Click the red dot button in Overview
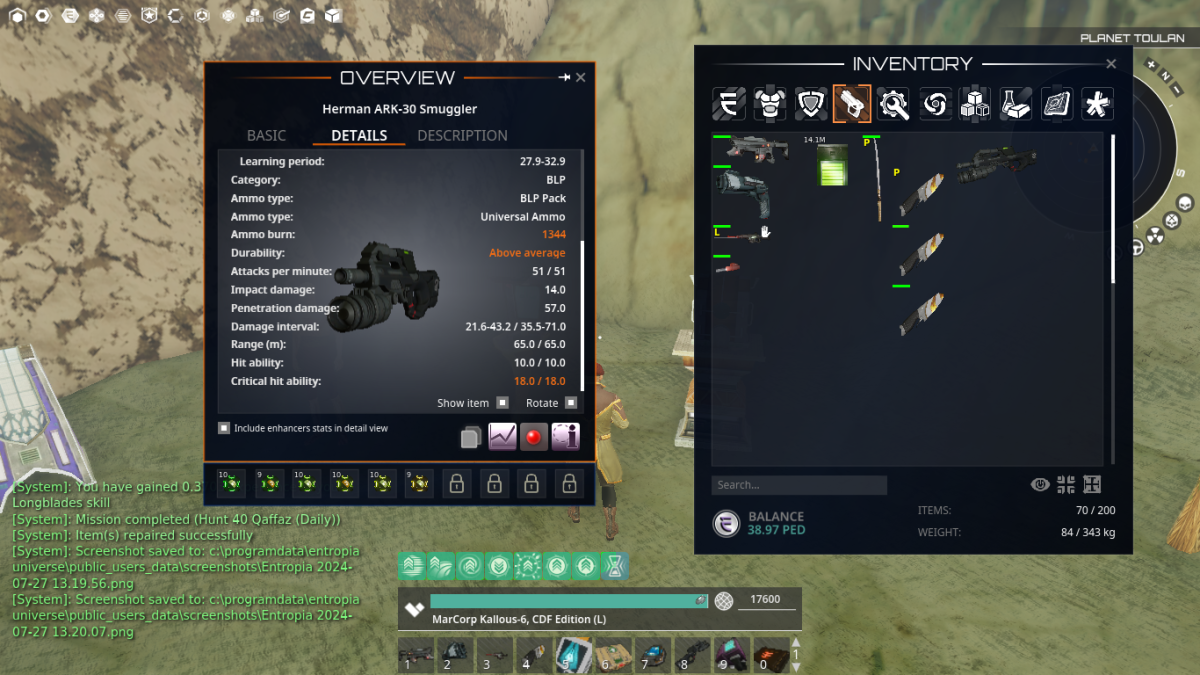Screen dimensions: 1200x675 tap(534, 437)
